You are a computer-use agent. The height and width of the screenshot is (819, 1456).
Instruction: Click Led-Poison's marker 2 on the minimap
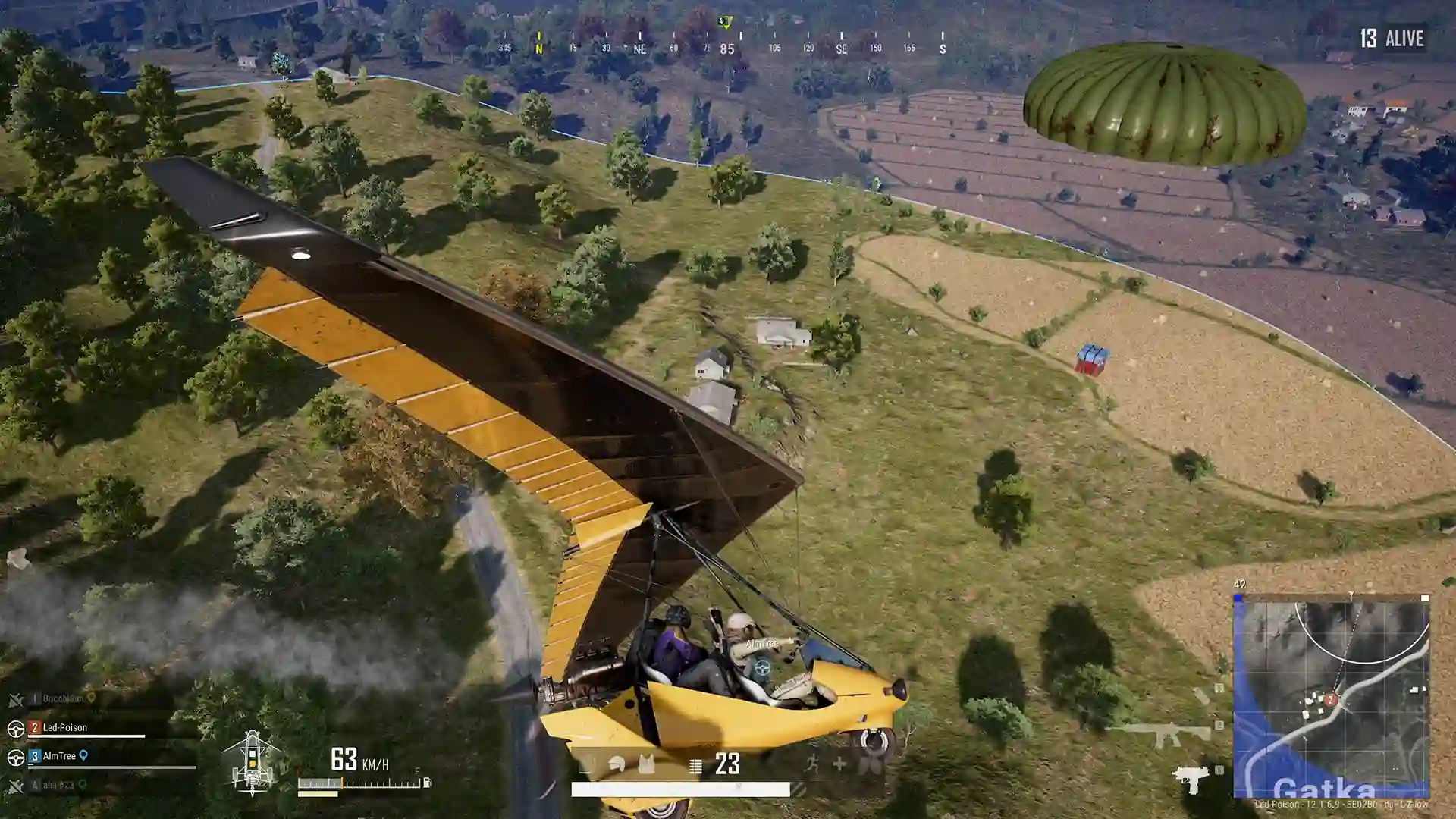tap(1331, 699)
